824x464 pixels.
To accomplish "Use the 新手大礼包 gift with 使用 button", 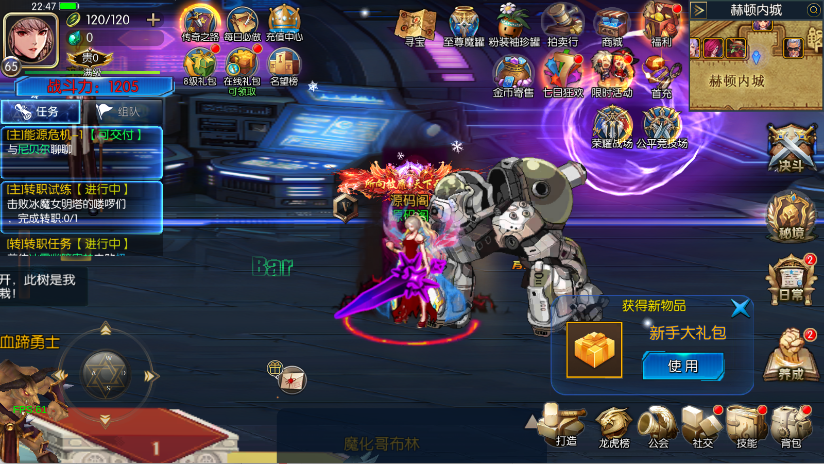I will click(x=683, y=366).
